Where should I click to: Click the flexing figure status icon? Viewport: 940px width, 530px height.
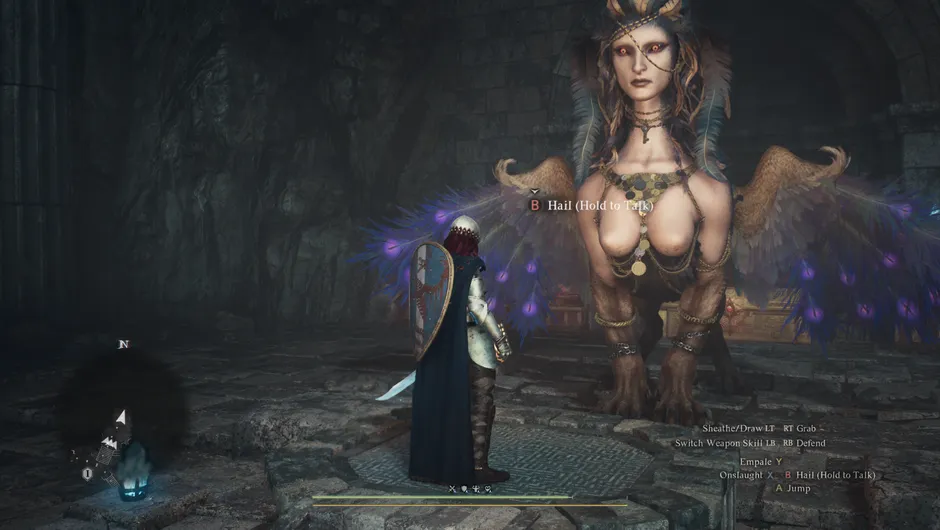476,488
